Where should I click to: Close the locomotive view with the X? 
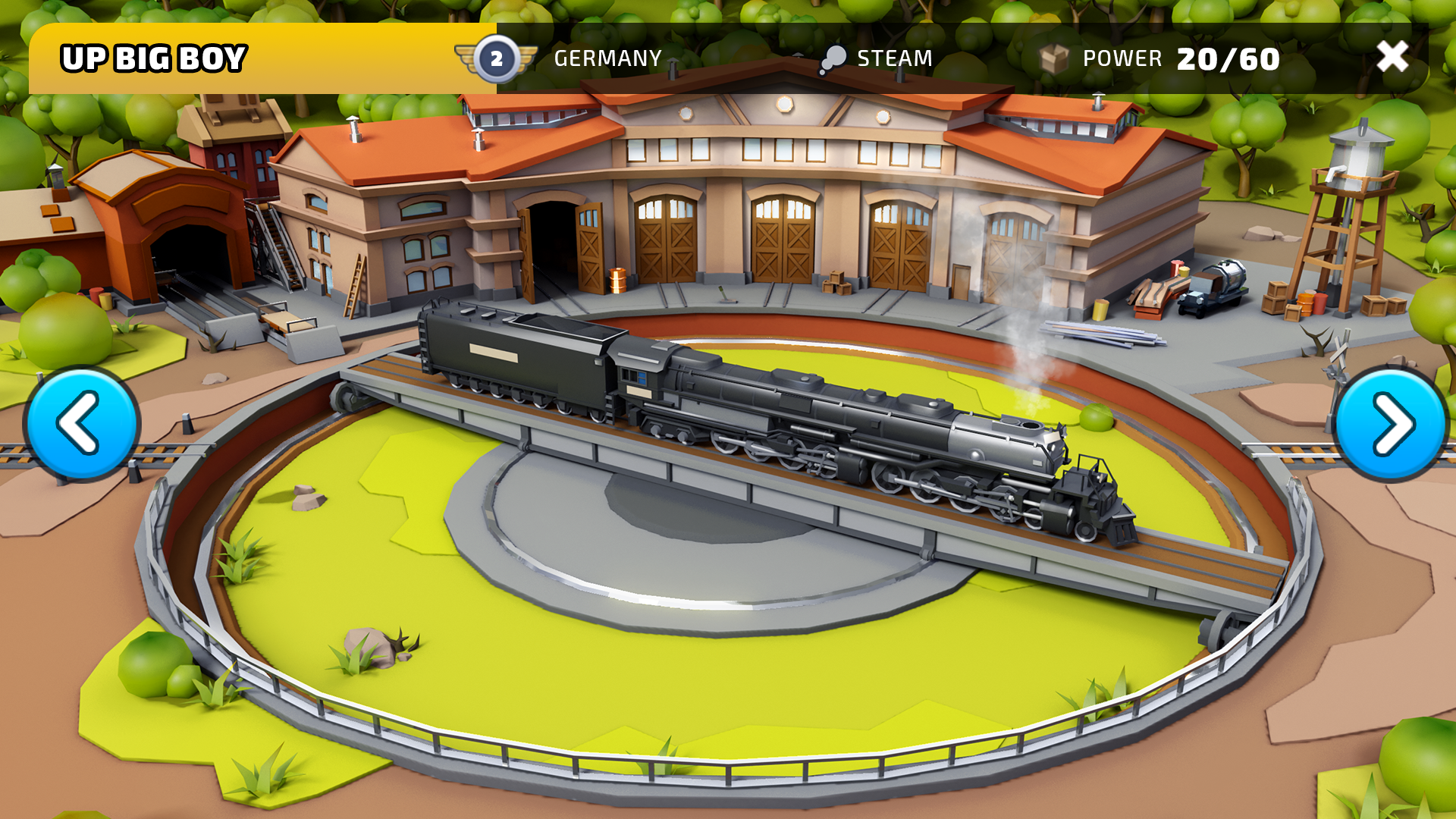(1392, 55)
